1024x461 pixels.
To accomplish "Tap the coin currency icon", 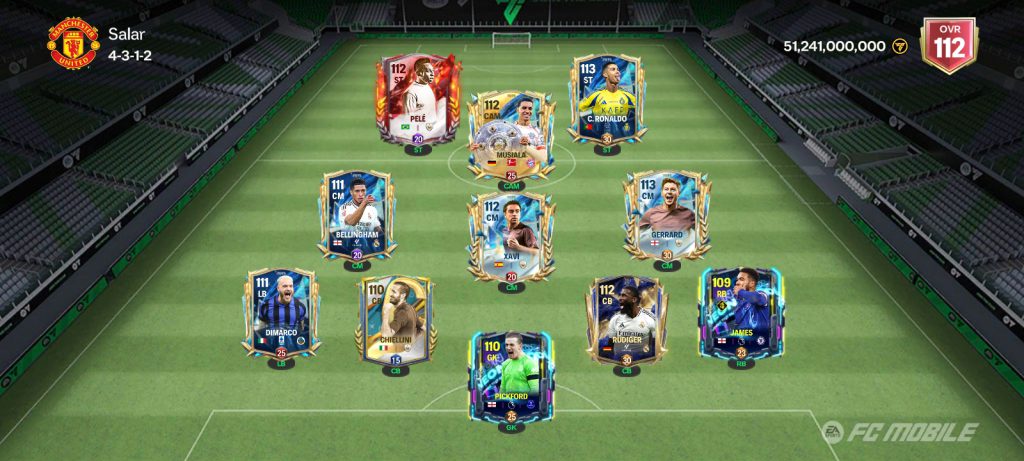I will [899, 46].
